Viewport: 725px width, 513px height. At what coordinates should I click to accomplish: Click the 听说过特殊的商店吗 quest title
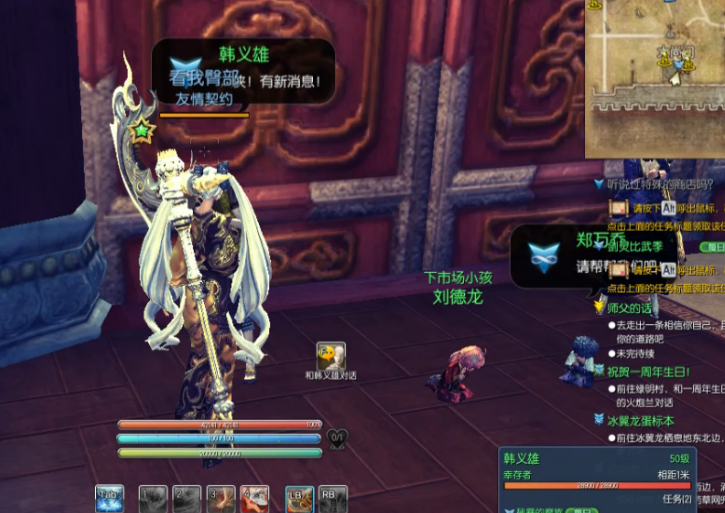click(x=660, y=184)
